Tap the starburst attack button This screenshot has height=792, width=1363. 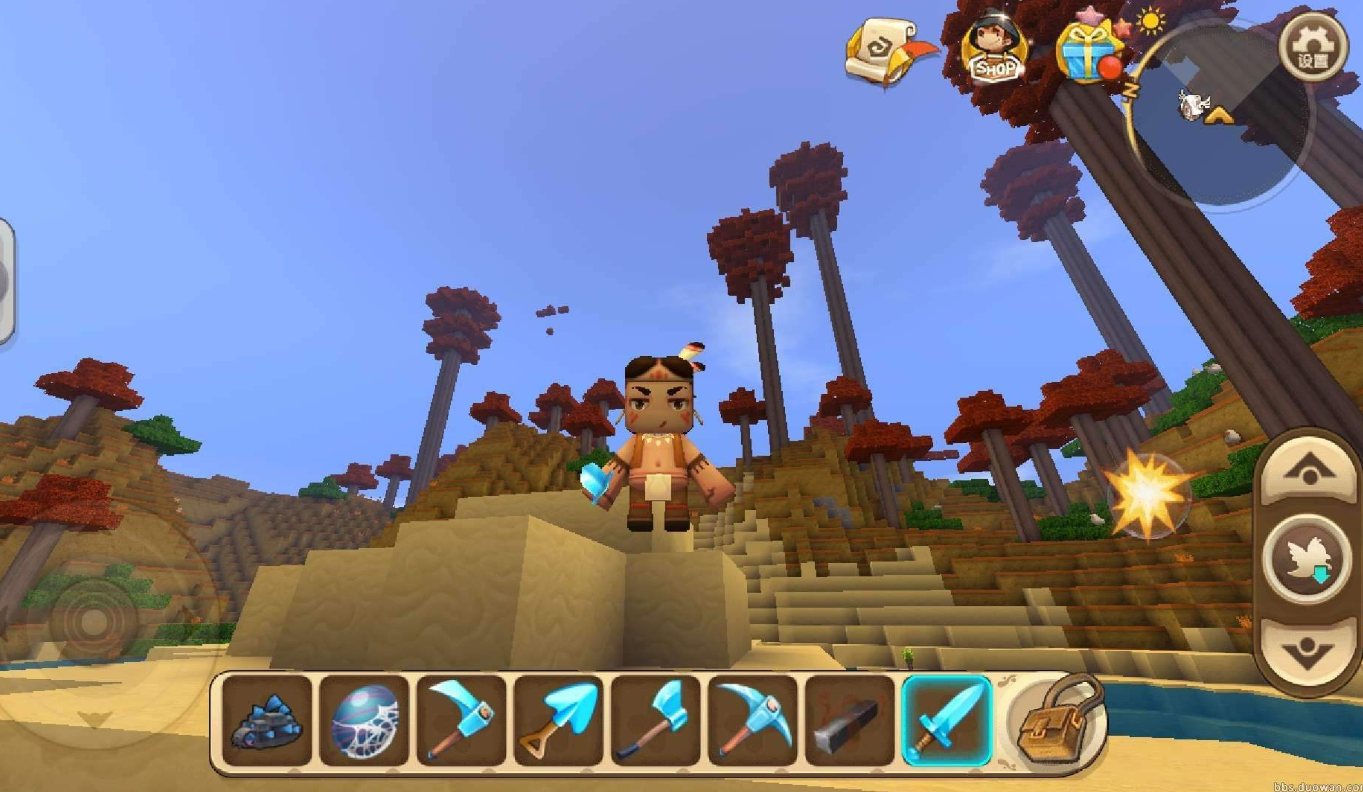1148,494
